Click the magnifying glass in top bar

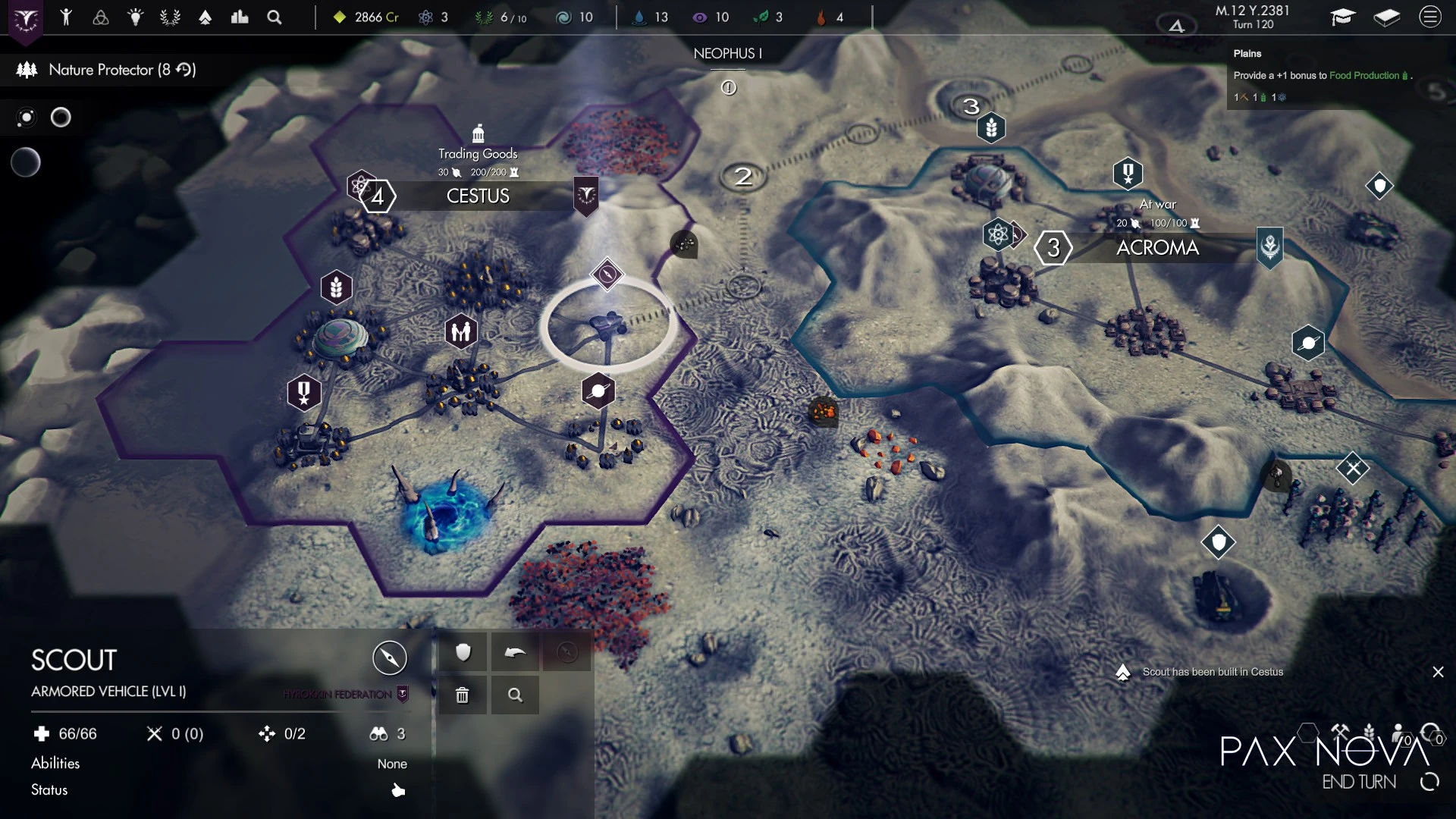[x=275, y=17]
